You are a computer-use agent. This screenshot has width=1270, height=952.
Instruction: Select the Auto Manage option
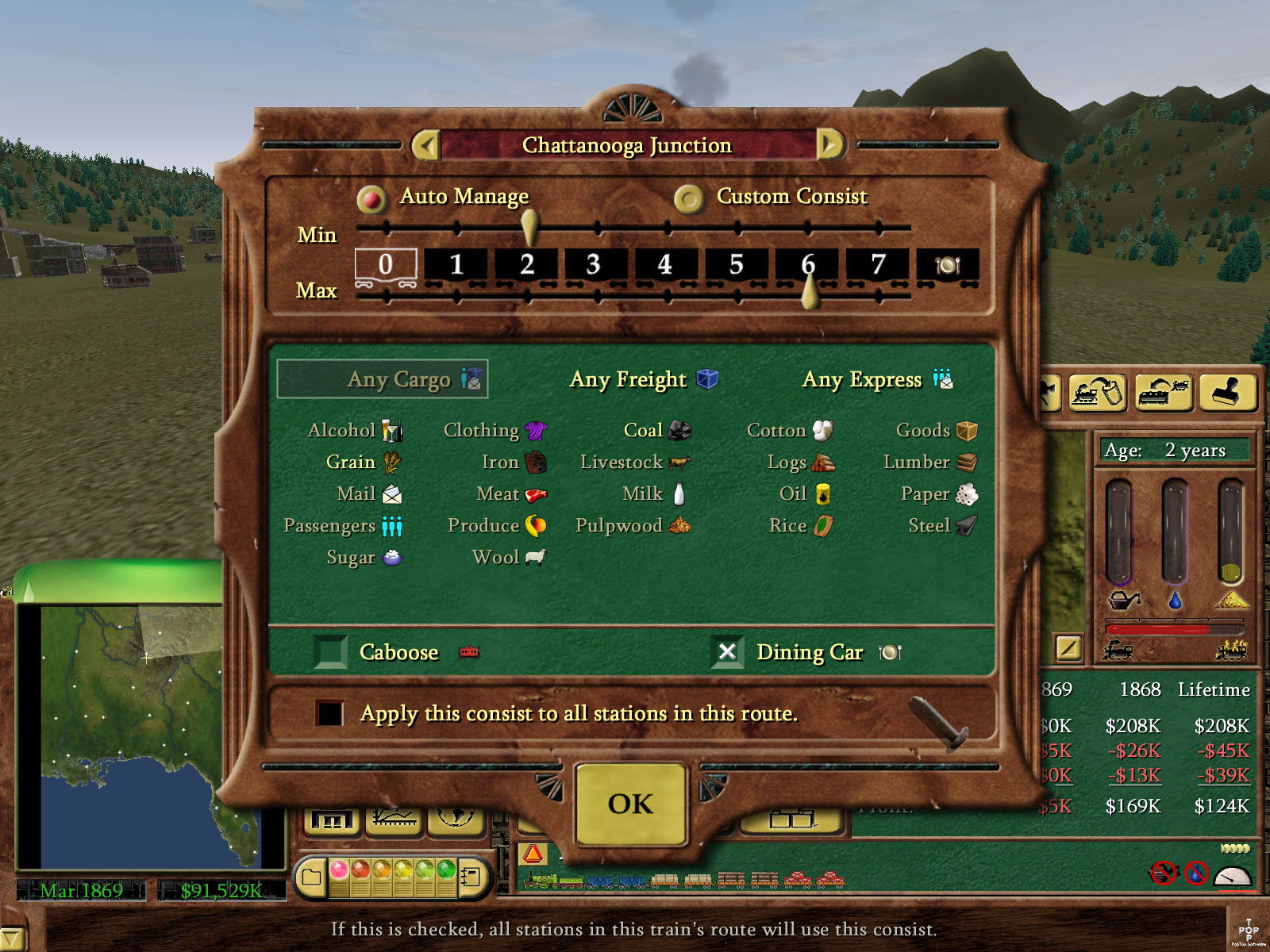pos(371,198)
